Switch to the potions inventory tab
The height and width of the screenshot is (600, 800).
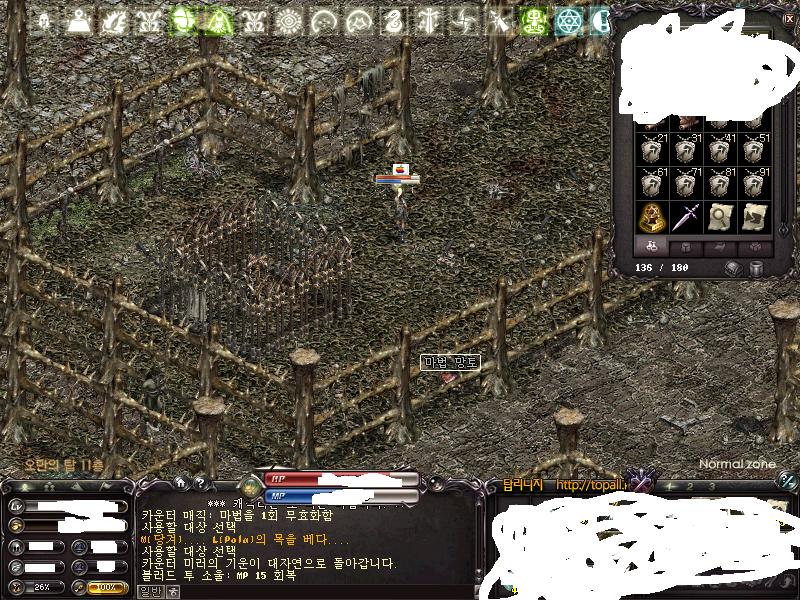(652, 246)
